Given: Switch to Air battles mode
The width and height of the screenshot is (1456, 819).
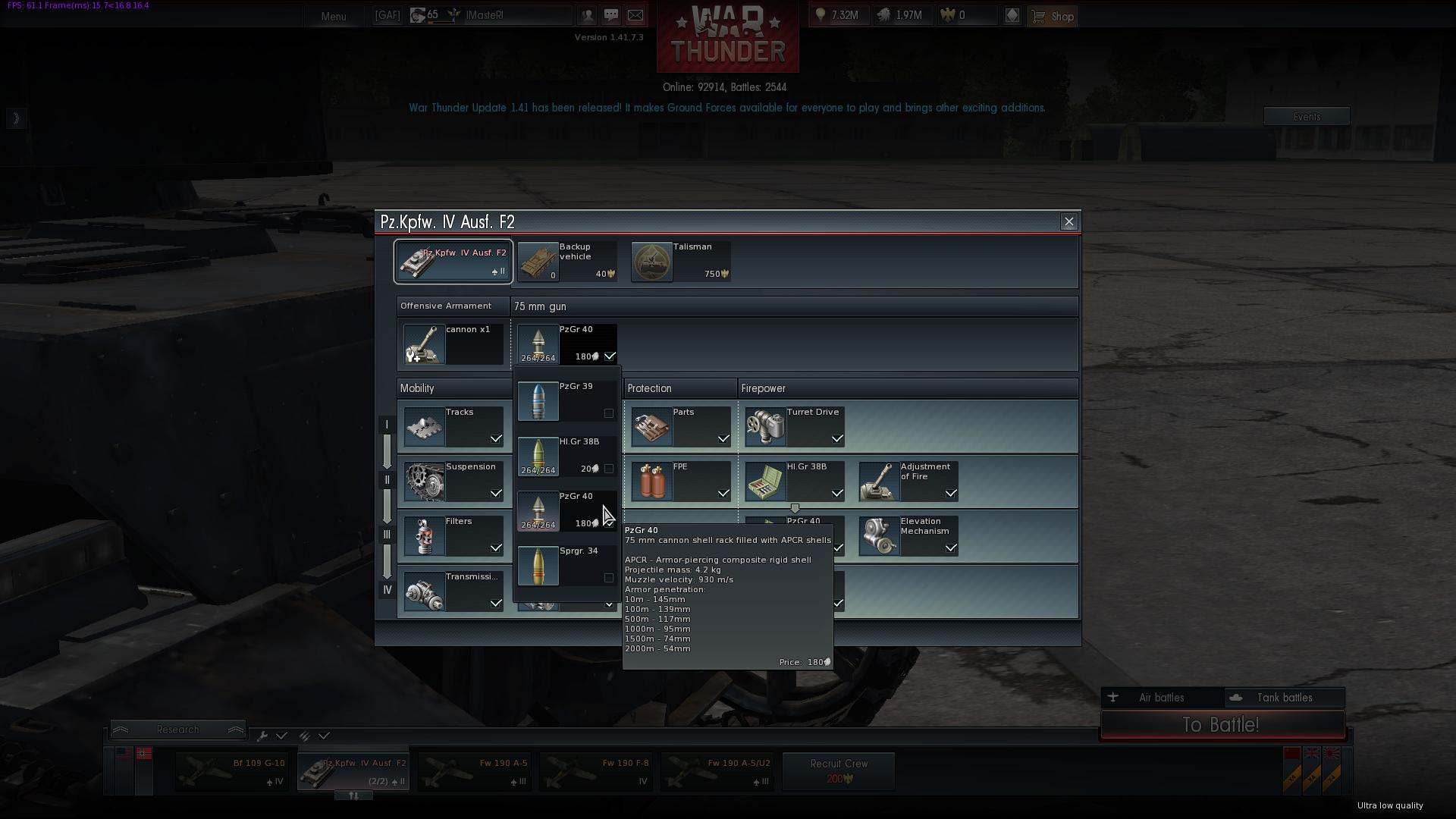Looking at the screenshot, I should pyautogui.click(x=1161, y=698).
